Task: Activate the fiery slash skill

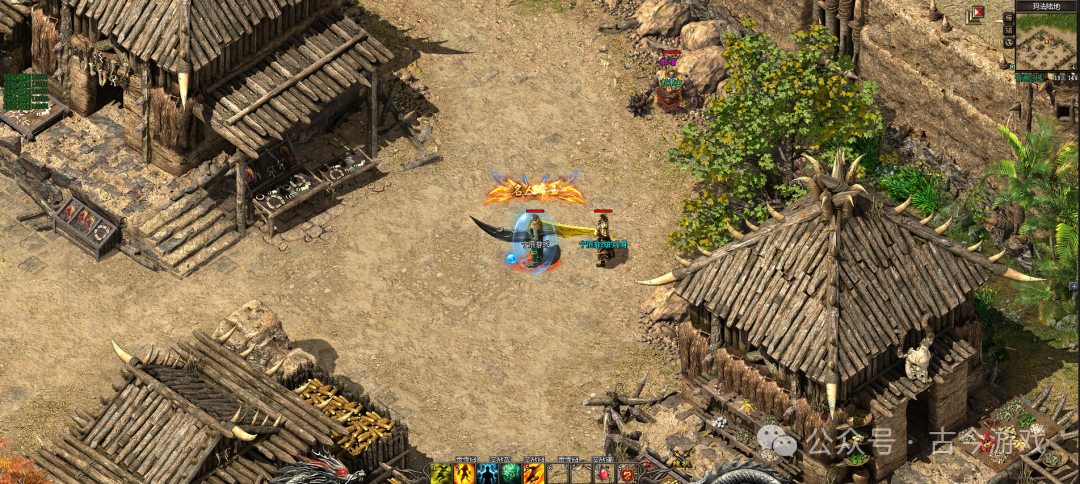Action: coord(534,474)
